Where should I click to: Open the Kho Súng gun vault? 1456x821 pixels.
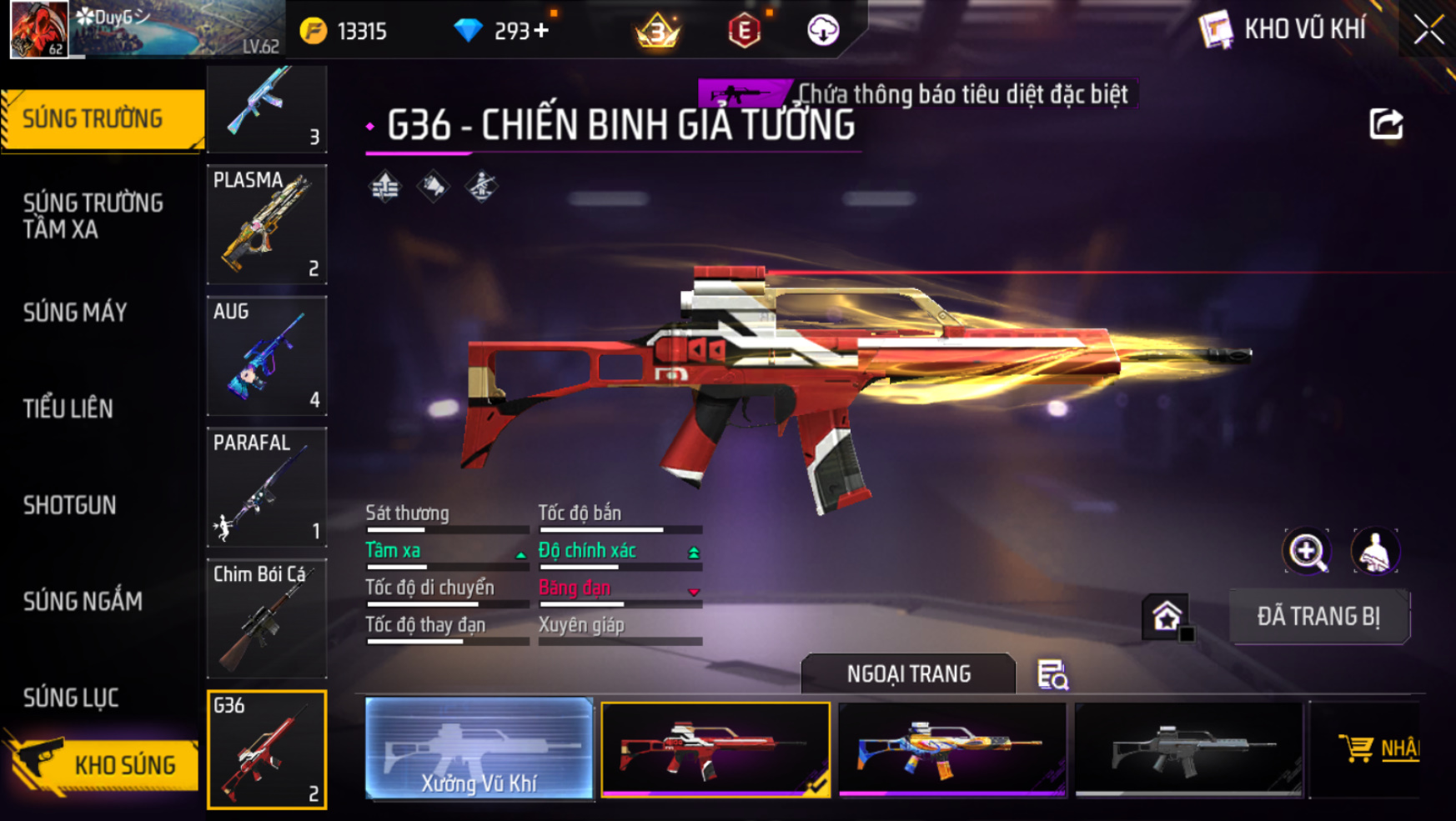tap(104, 764)
